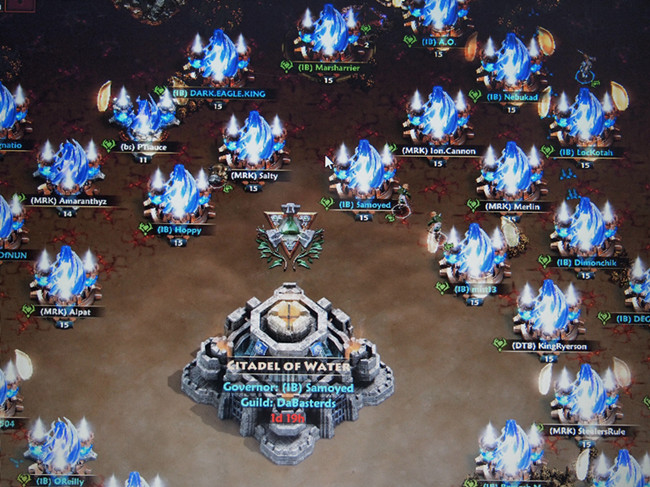Tap the (MRK) Ion.Cannon city
This screenshot has height=487, width=650.
tap(438, 117)
